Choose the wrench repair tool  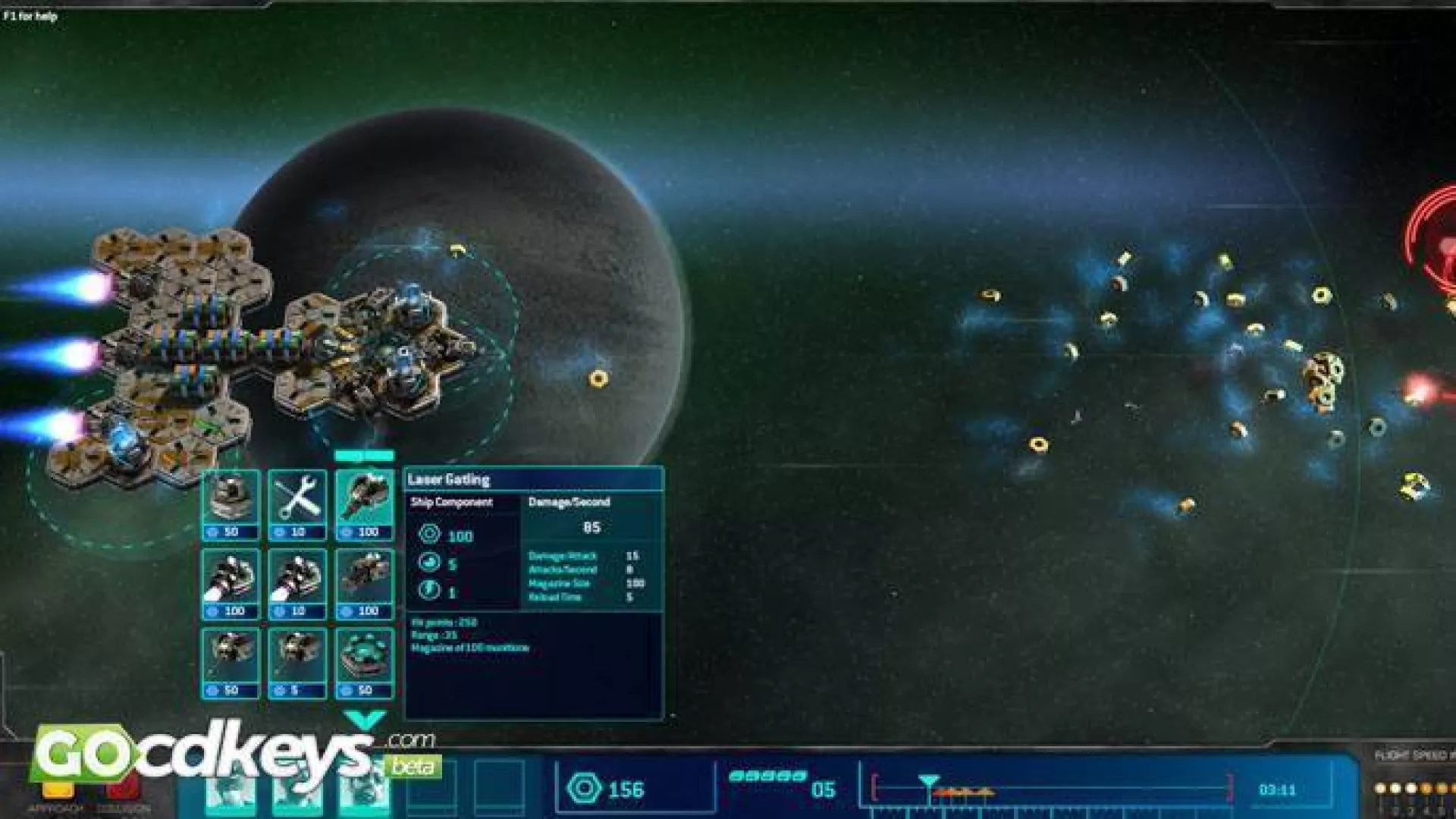297,504
